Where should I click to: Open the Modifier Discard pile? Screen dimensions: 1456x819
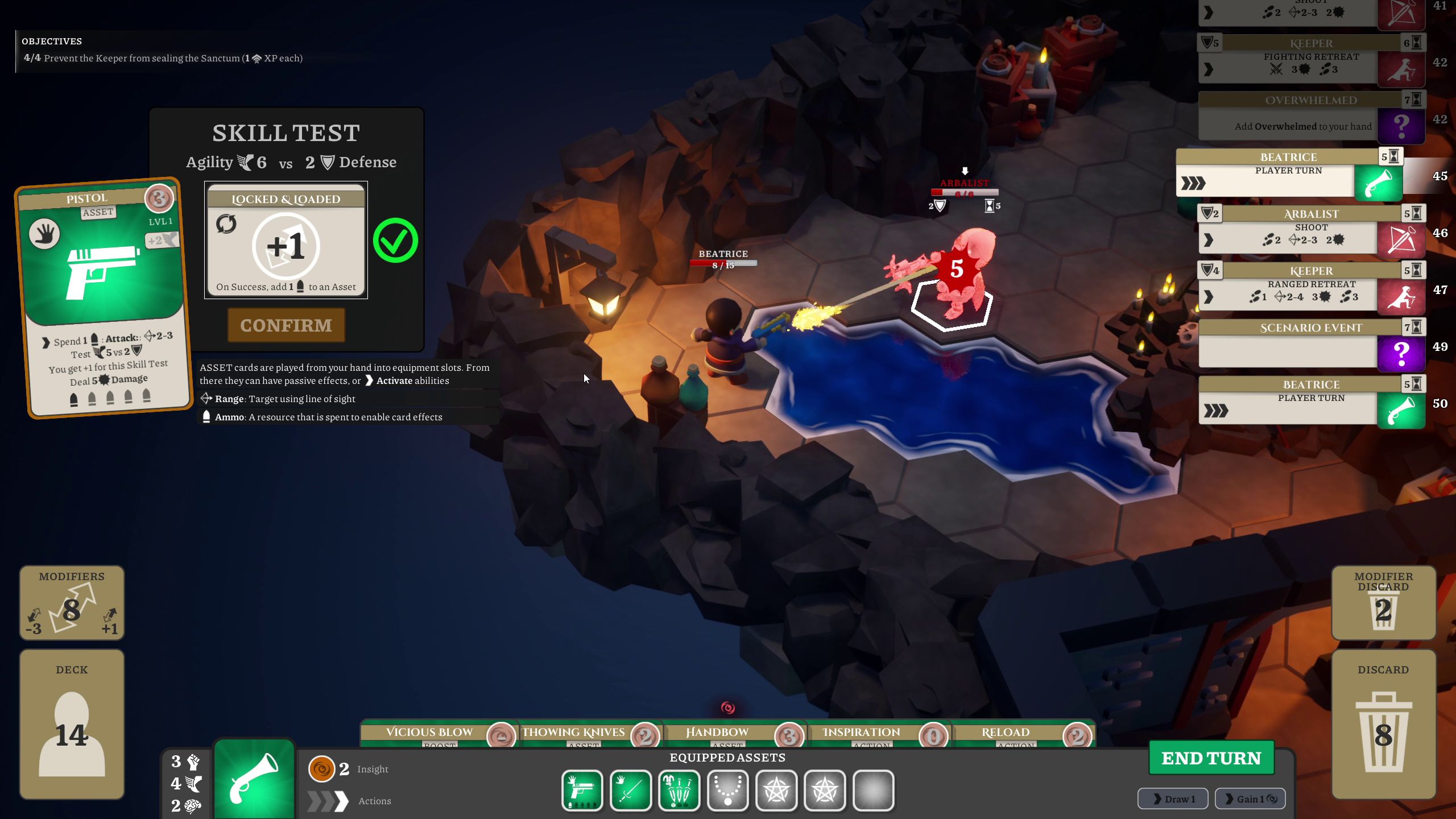pos(1383,603)
